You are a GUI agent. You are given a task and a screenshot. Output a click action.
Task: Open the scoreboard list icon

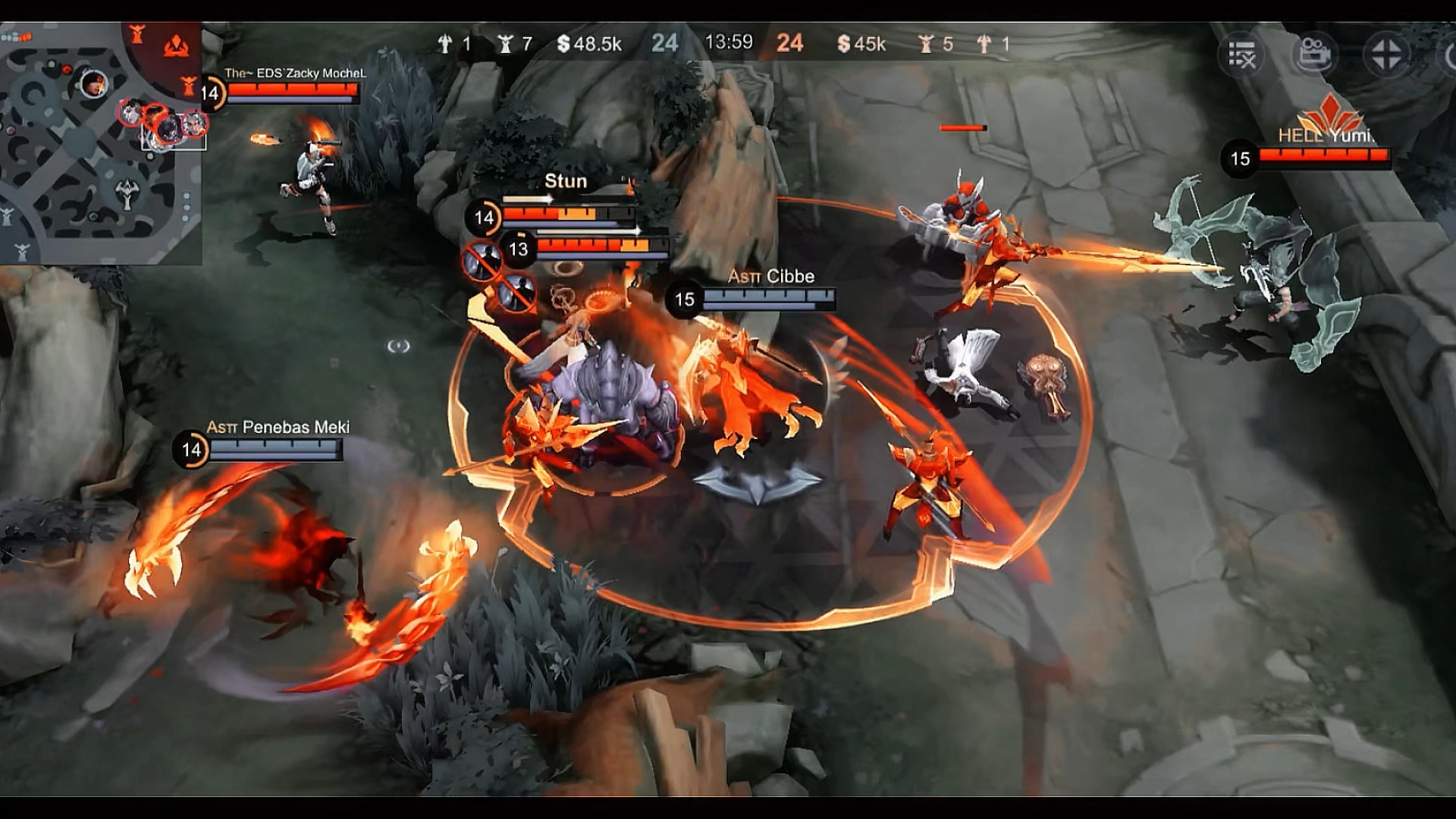click(x=1241, y=55)
